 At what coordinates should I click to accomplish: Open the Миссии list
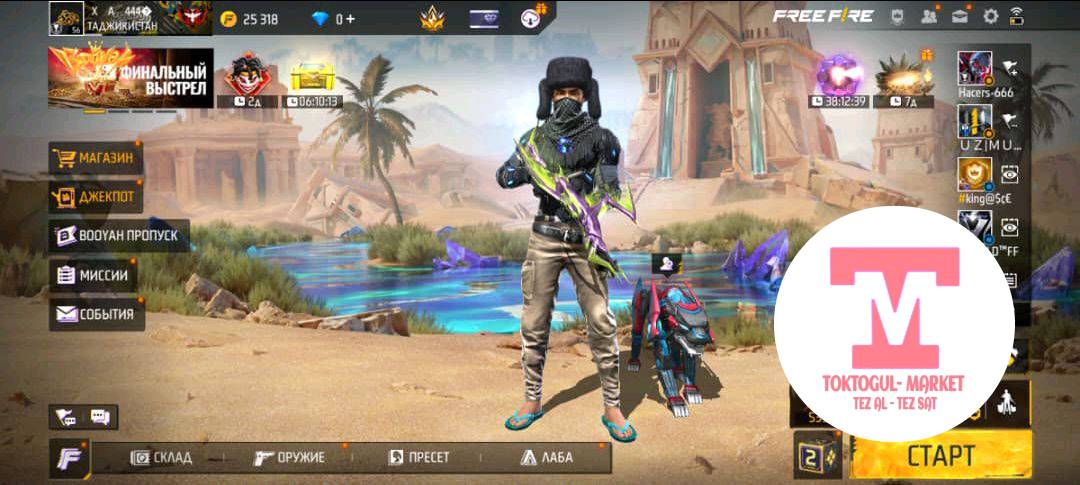coord(93,275)
